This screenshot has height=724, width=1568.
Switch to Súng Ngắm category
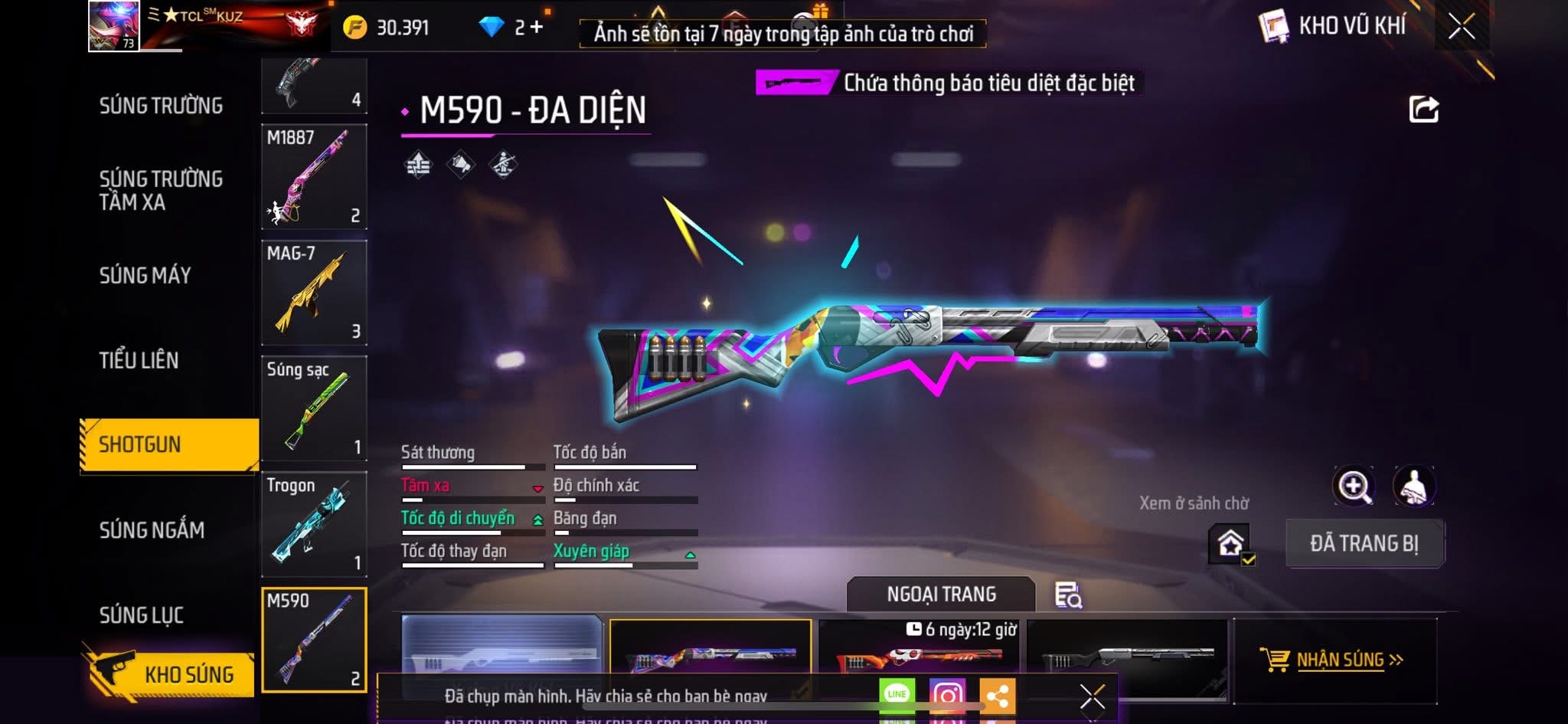pyautogui.click(x=152, y=529)
